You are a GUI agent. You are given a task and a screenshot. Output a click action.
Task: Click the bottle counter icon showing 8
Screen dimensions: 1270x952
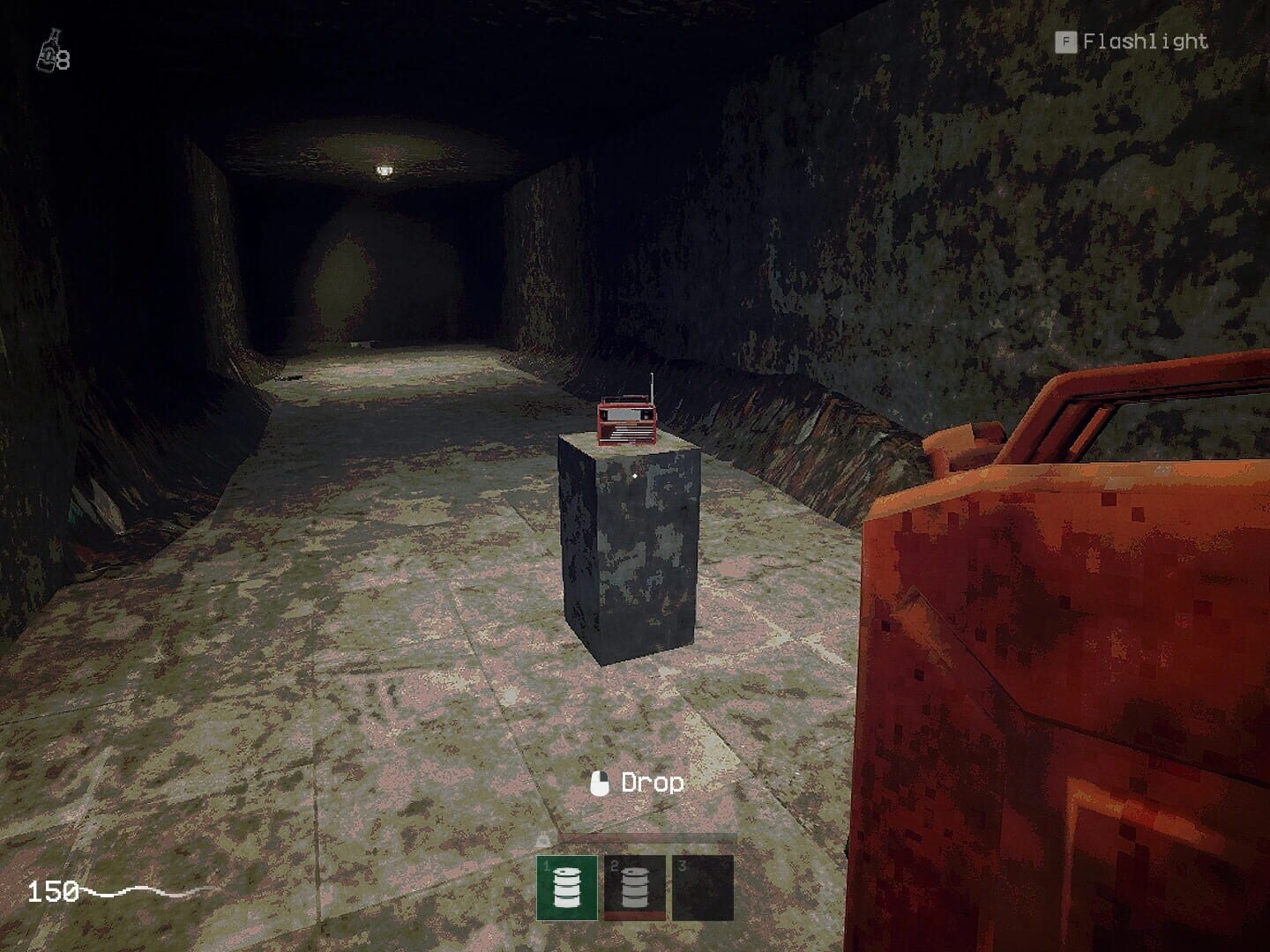[51, 51]
